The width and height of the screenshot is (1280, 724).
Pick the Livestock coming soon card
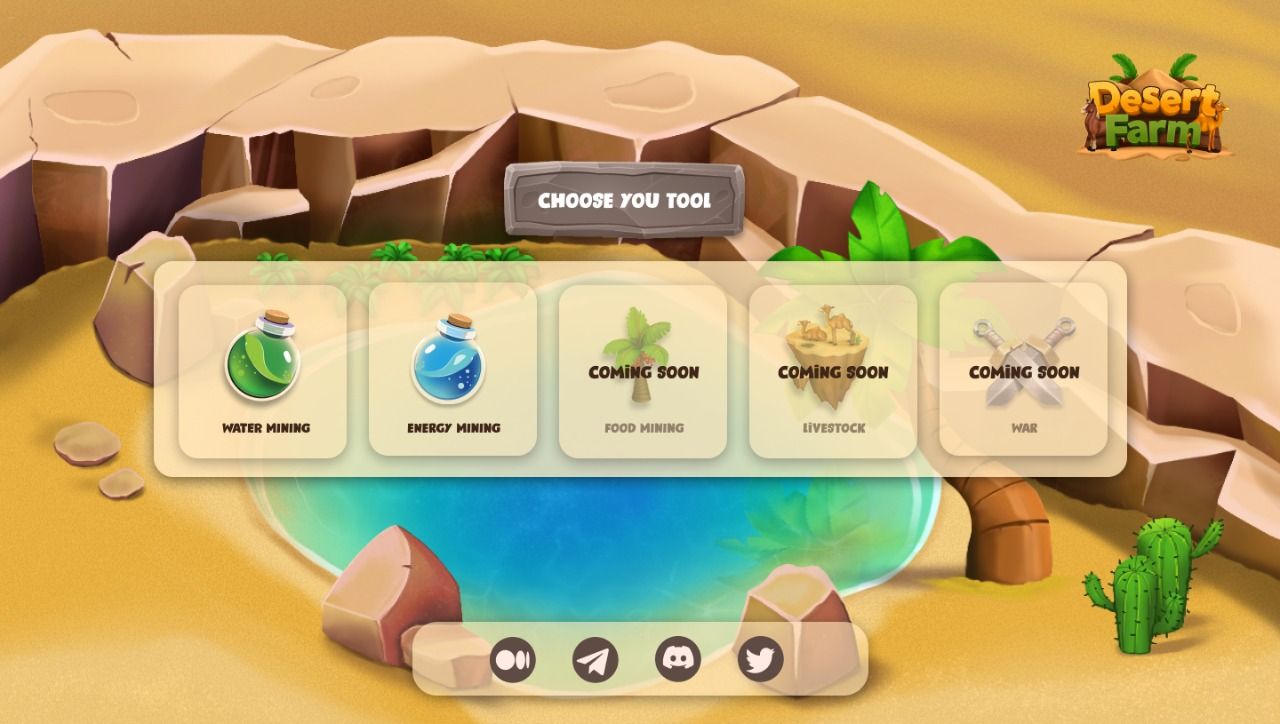coord(833,371)
